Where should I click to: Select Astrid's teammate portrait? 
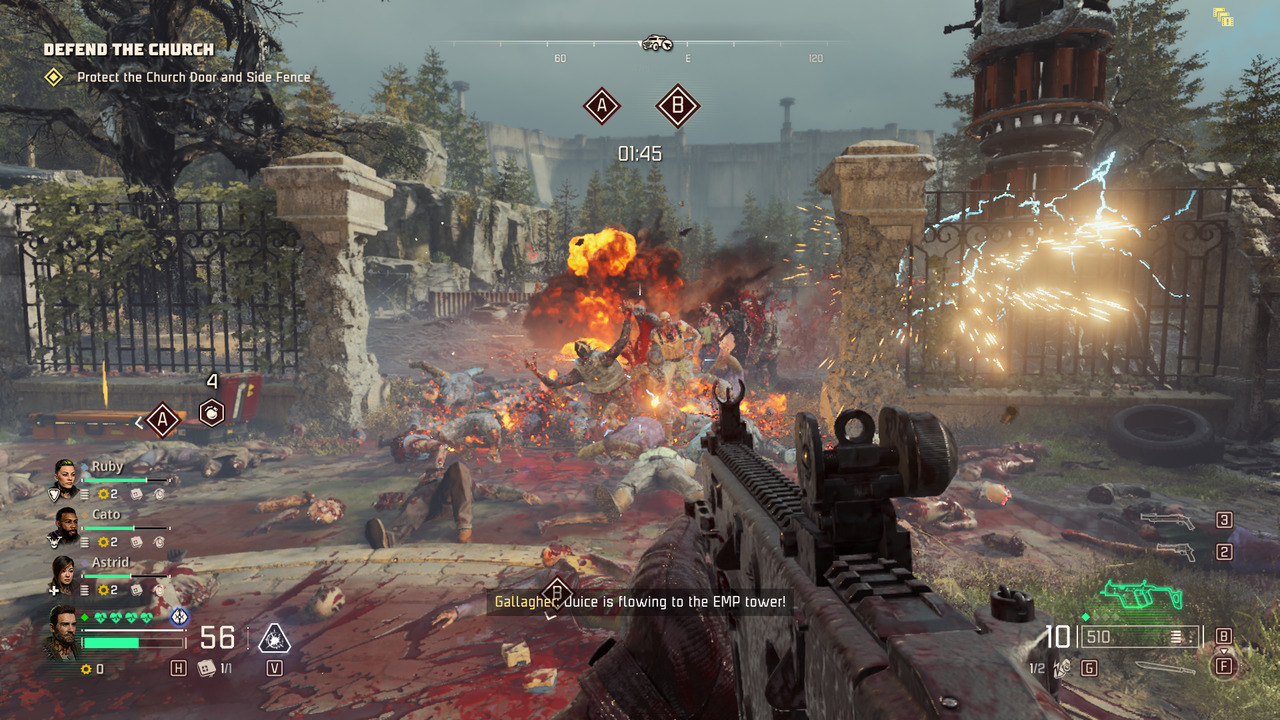click(64, 574)
